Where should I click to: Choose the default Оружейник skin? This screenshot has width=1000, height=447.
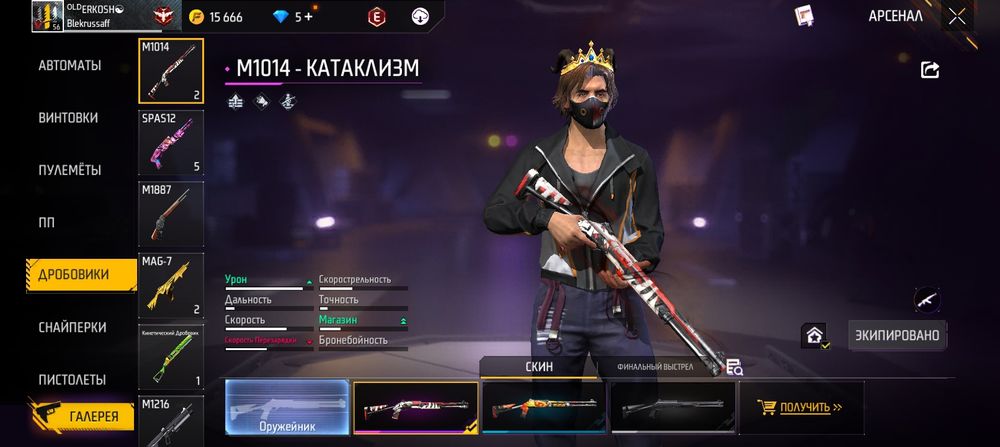pos(287,407)
